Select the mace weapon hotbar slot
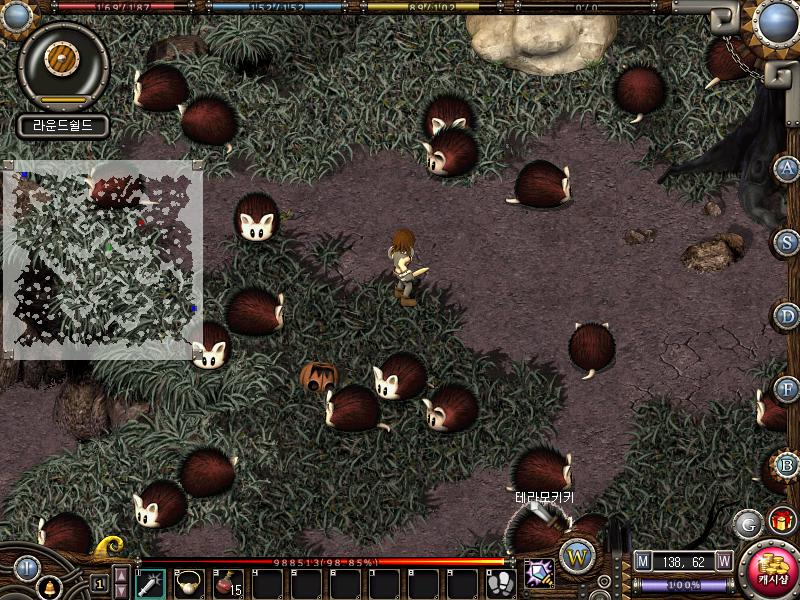This screenshot has height=600, width=800. tap(150, 582)
